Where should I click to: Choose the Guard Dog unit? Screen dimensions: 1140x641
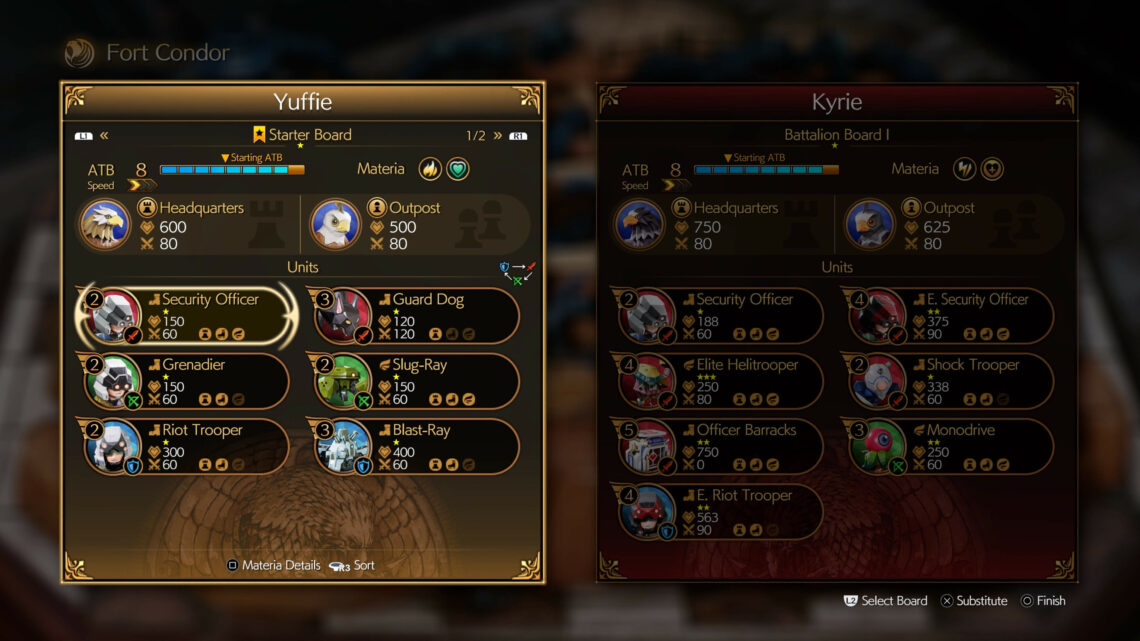417,316
